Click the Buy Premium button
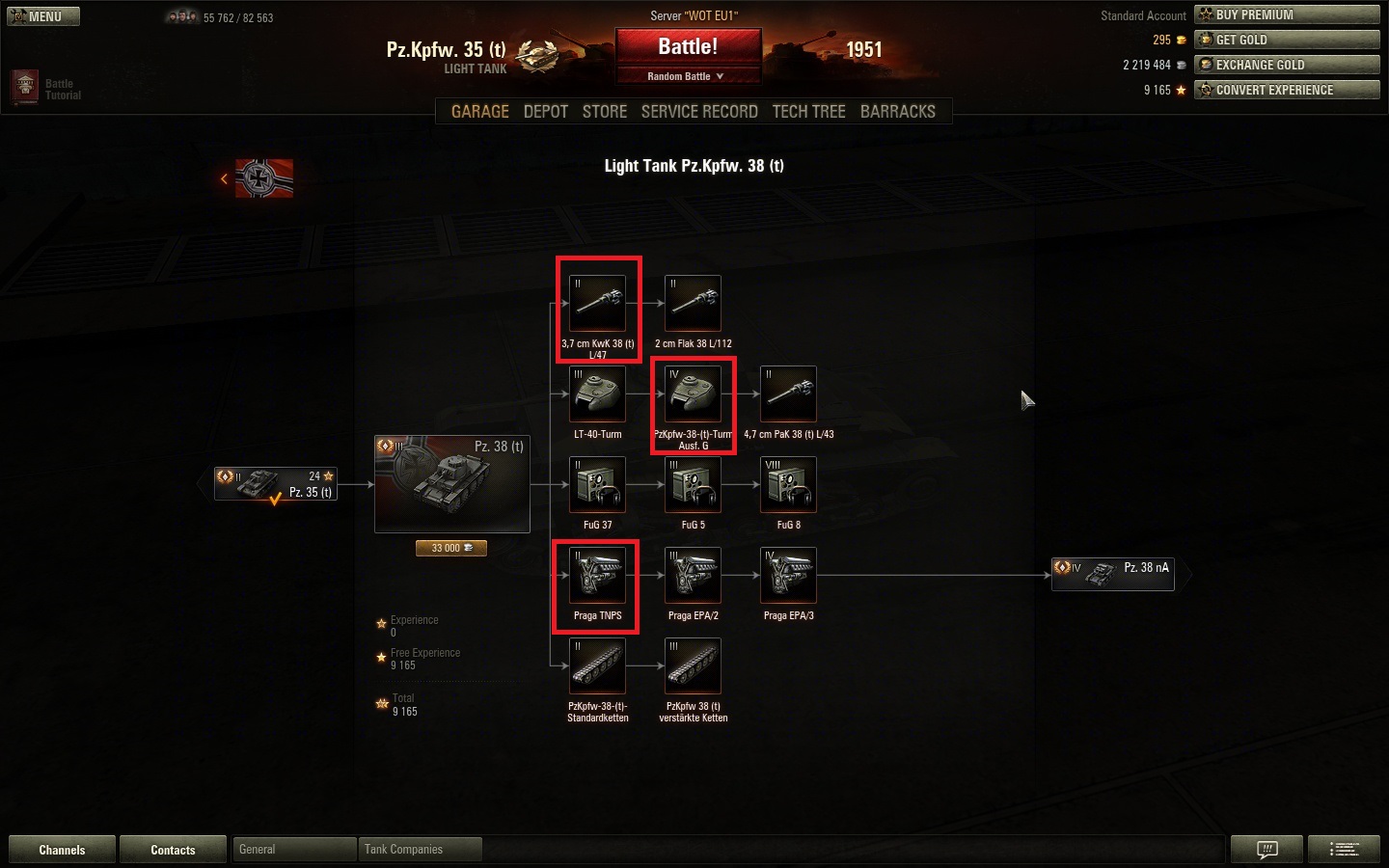1389x868 pixels. click(1287, 14)
